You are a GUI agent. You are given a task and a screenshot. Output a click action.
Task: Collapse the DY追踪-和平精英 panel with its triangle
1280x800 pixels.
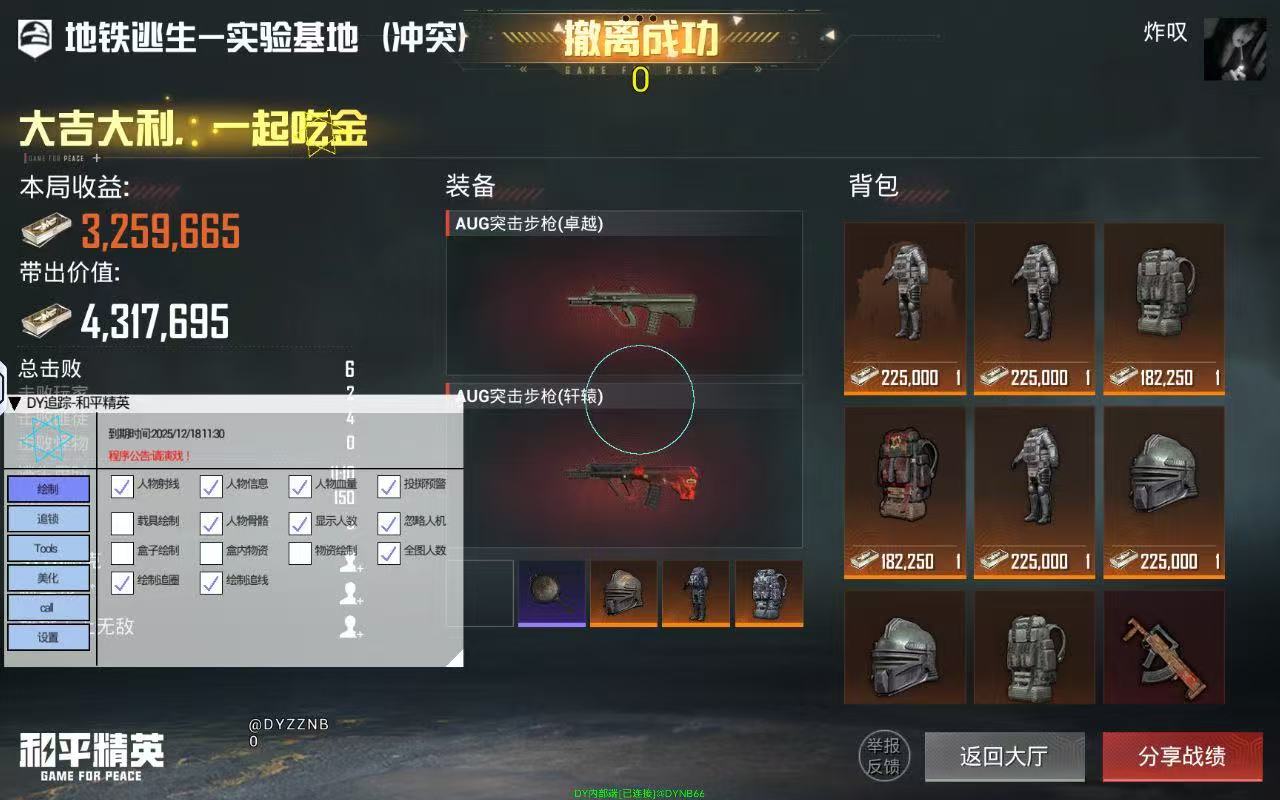[14, 400]
